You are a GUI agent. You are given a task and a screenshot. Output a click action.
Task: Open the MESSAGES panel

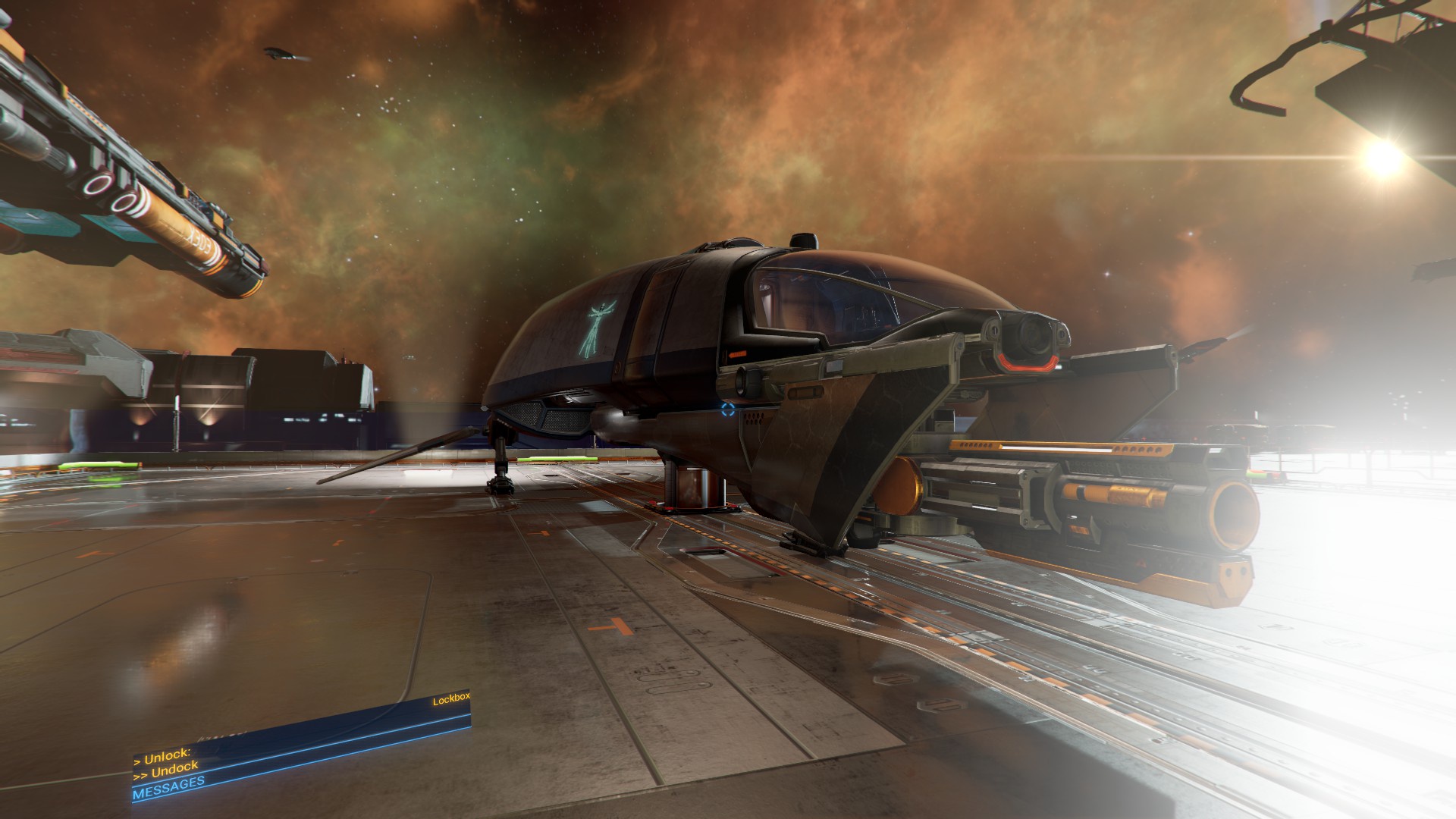click(x=168, y=789)
